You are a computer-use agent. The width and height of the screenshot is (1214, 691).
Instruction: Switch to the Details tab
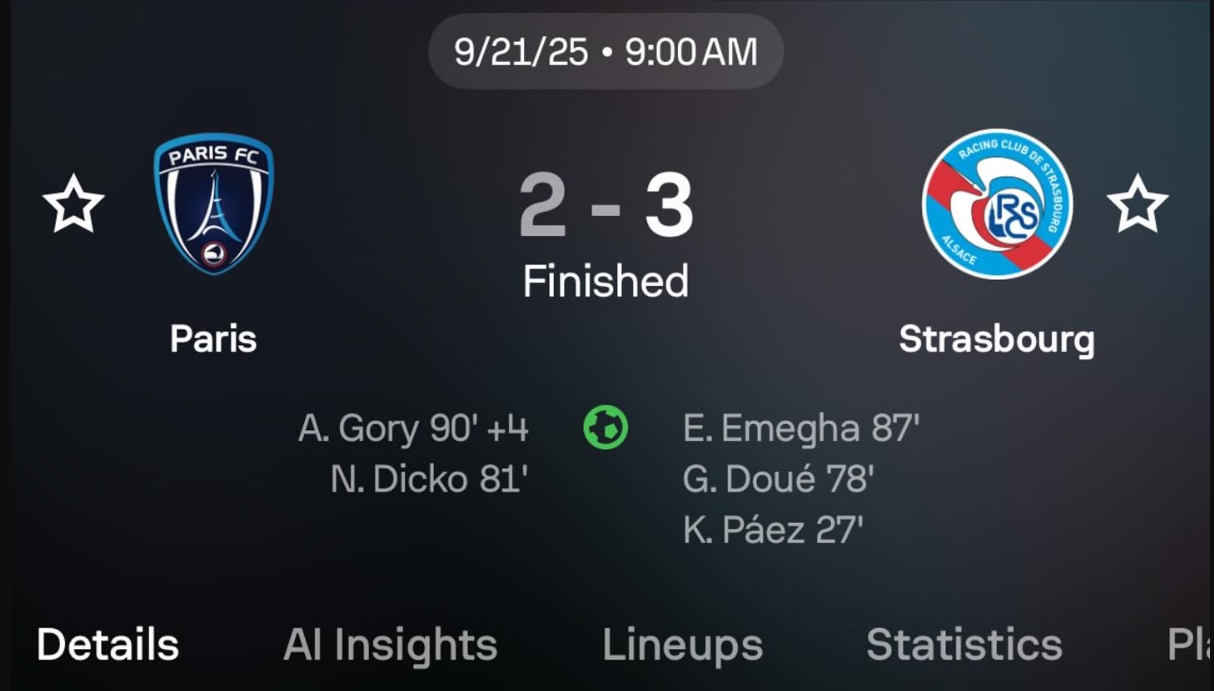pos(108,645)
